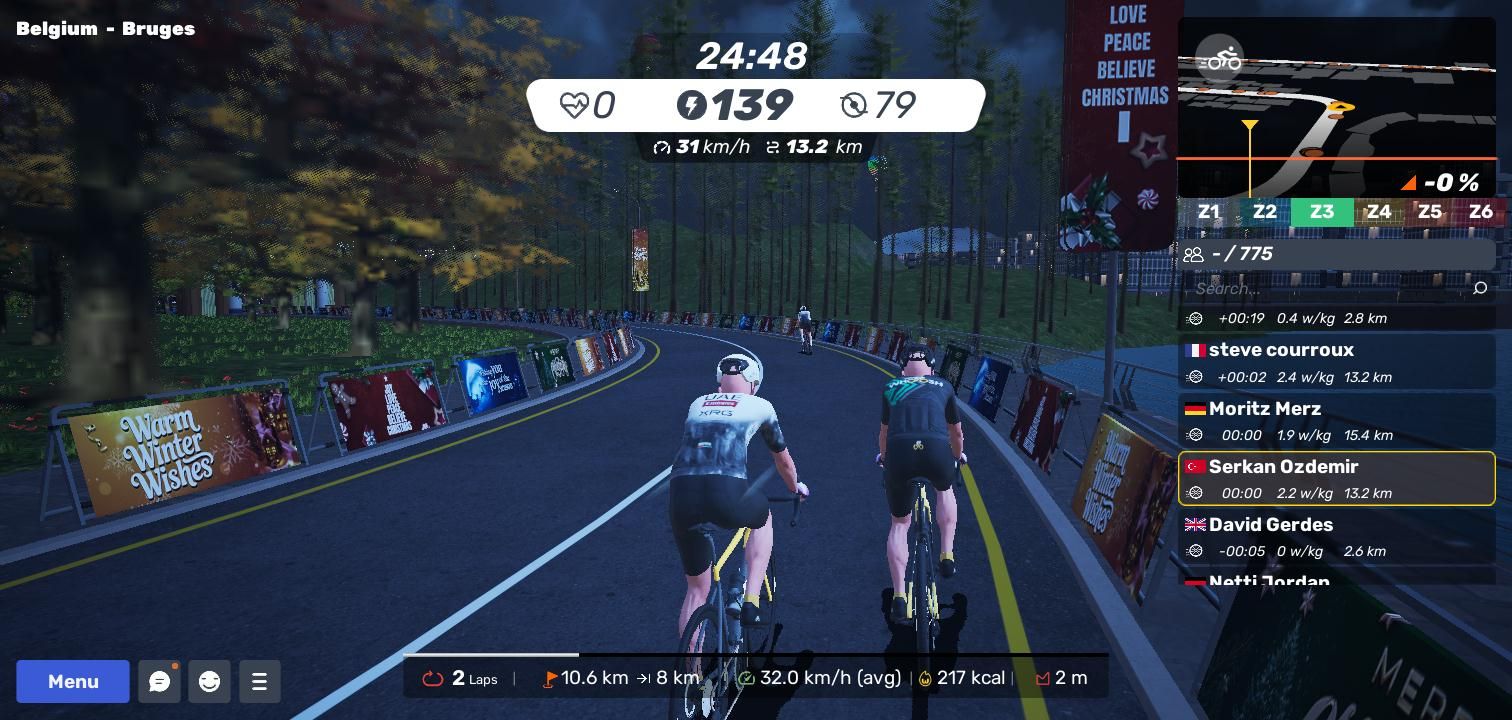Open the chat messages icon
The height and width of the screenshot is (720, 1512).
click(159, 681)
